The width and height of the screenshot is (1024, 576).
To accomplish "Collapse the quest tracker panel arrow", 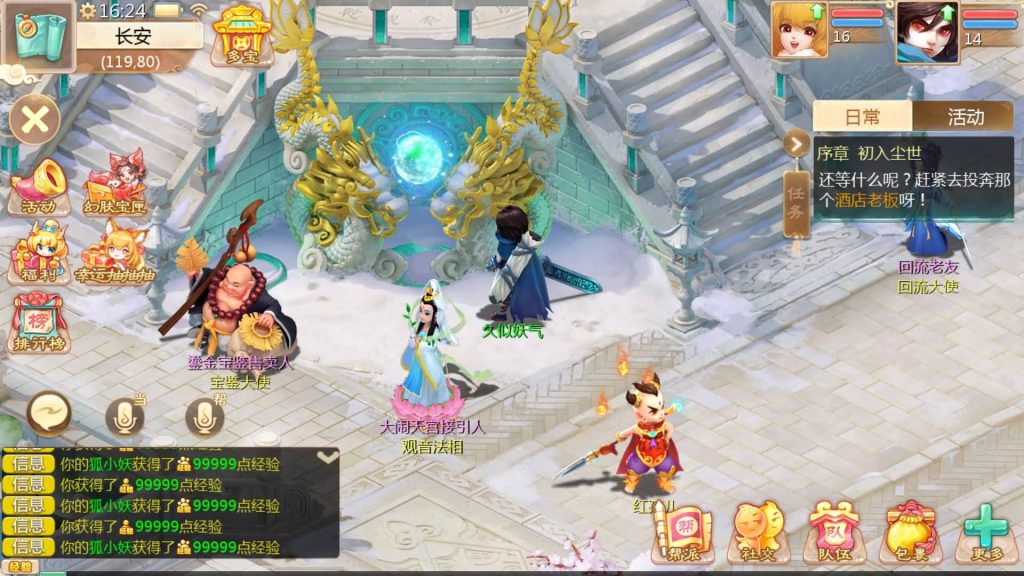I will 796,144.
